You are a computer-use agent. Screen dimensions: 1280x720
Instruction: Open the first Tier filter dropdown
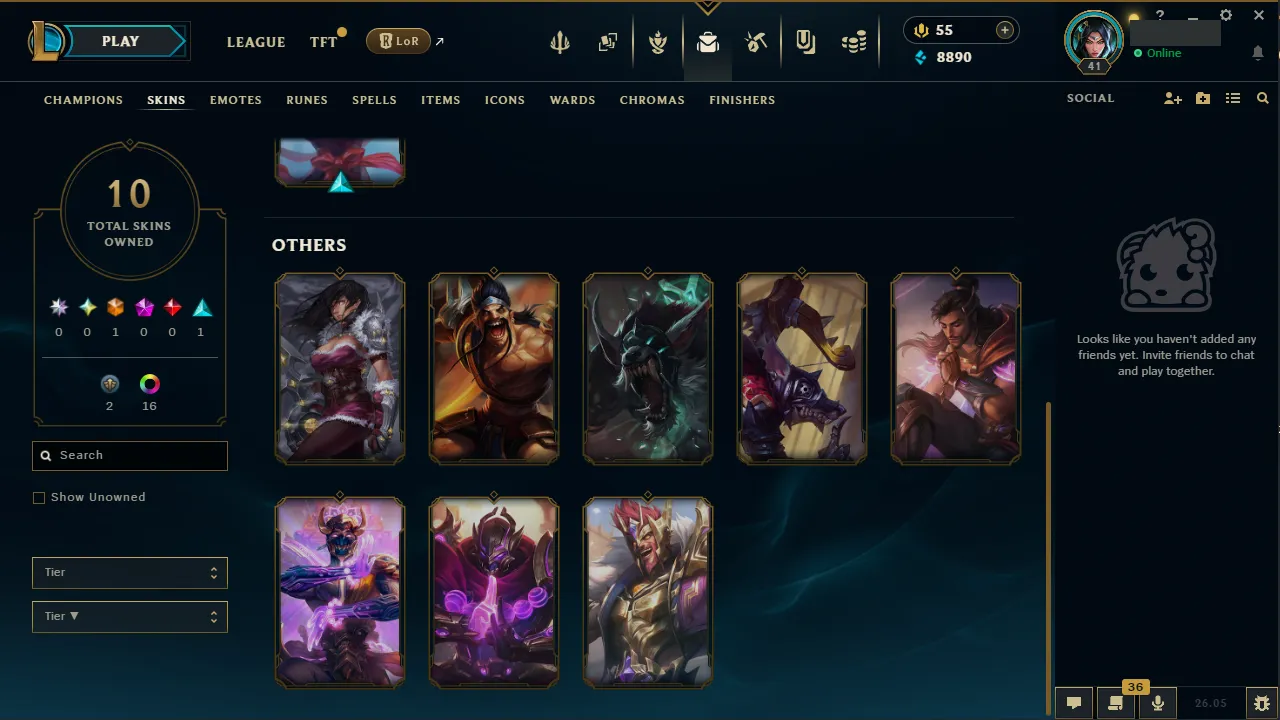tap(130, 572)
